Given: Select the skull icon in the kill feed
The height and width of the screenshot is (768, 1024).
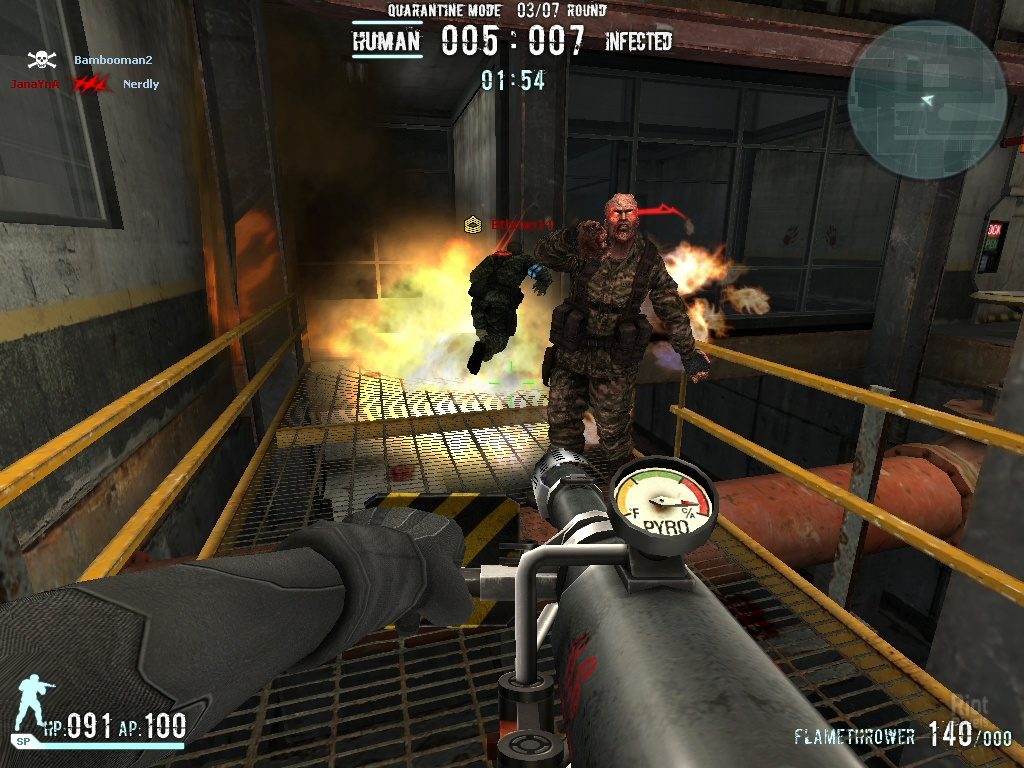Looking at the screenshot, I should [x=41, y=60].
